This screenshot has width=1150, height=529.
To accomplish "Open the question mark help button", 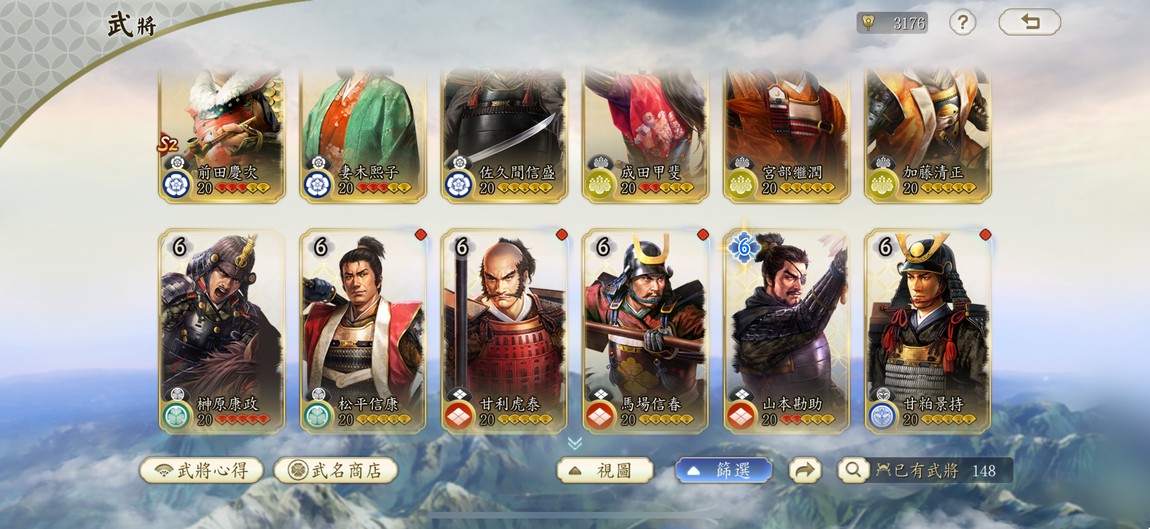I will pyautogui.click(x=962, y=22).
